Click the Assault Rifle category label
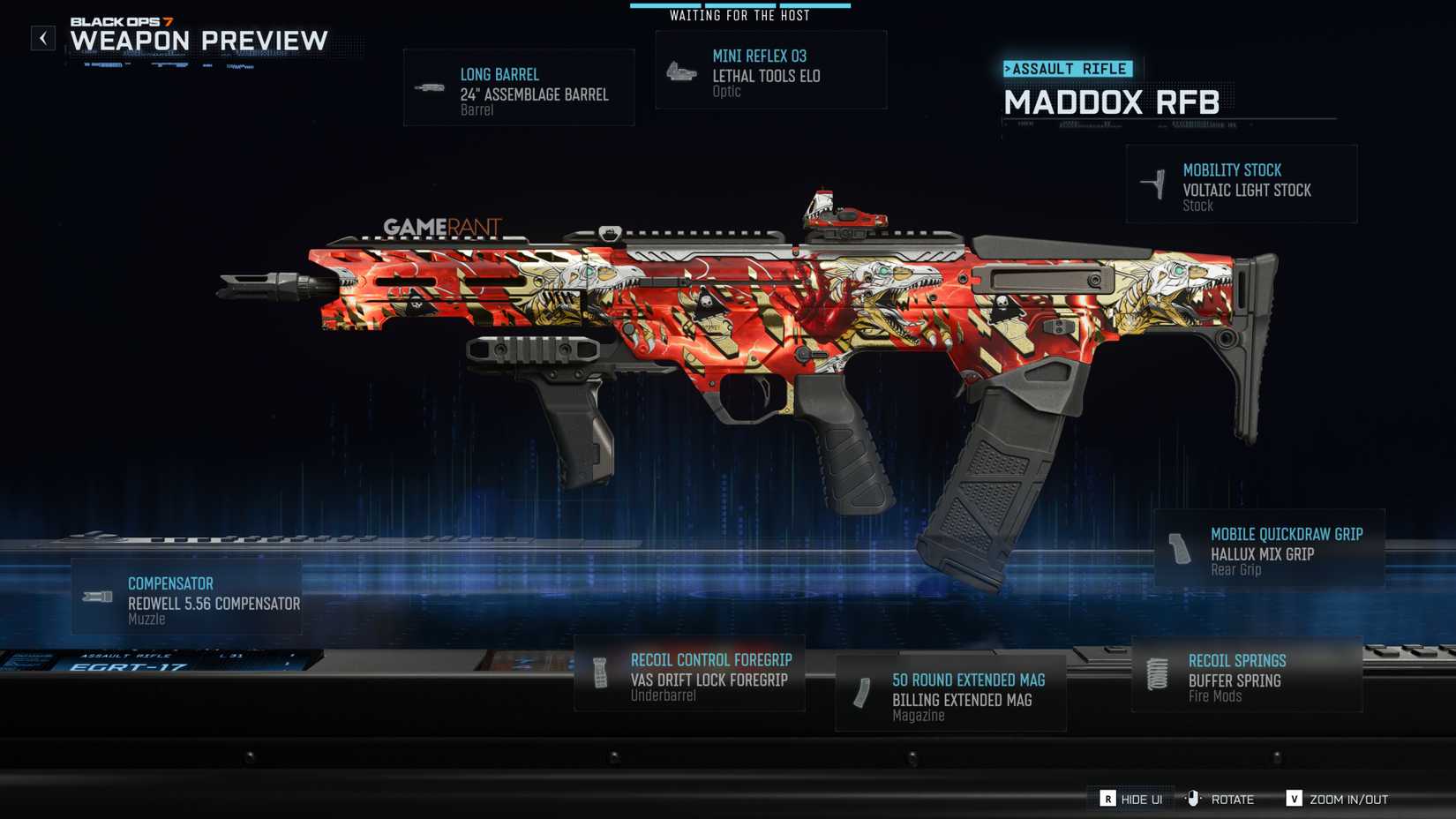 (x=1068, y=69)
